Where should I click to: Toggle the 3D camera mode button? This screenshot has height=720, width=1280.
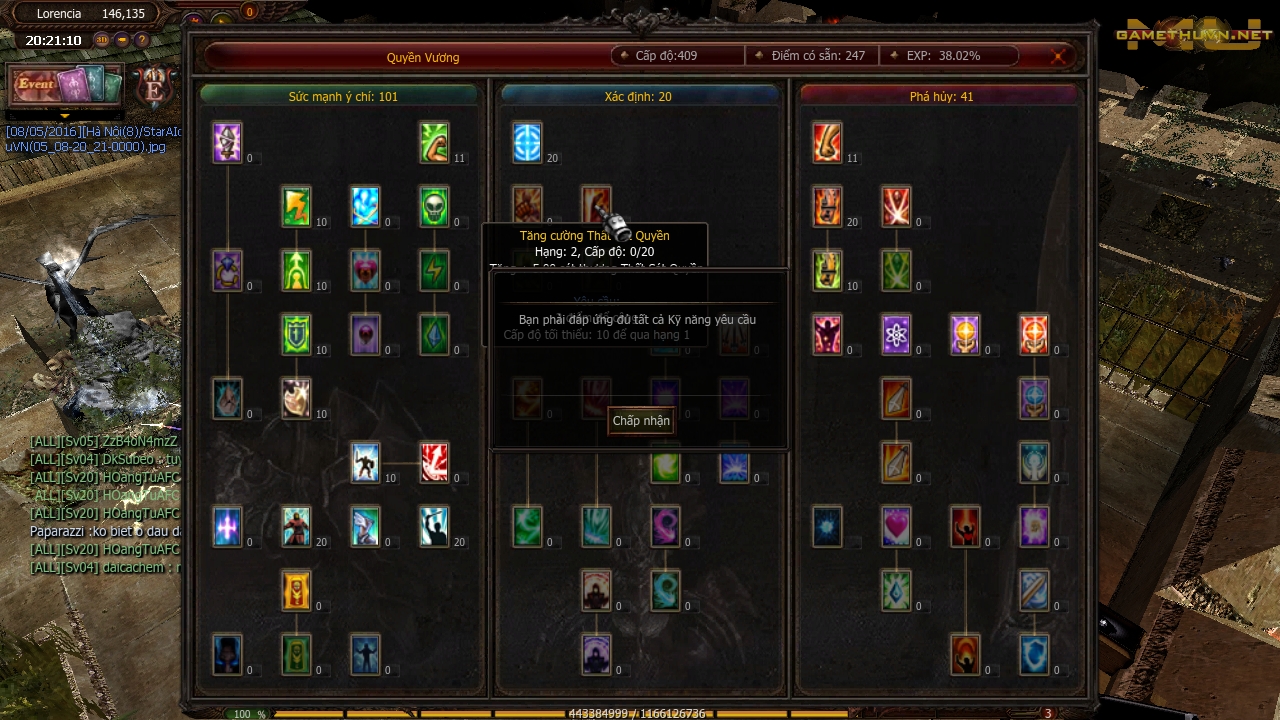coord(101,40)
